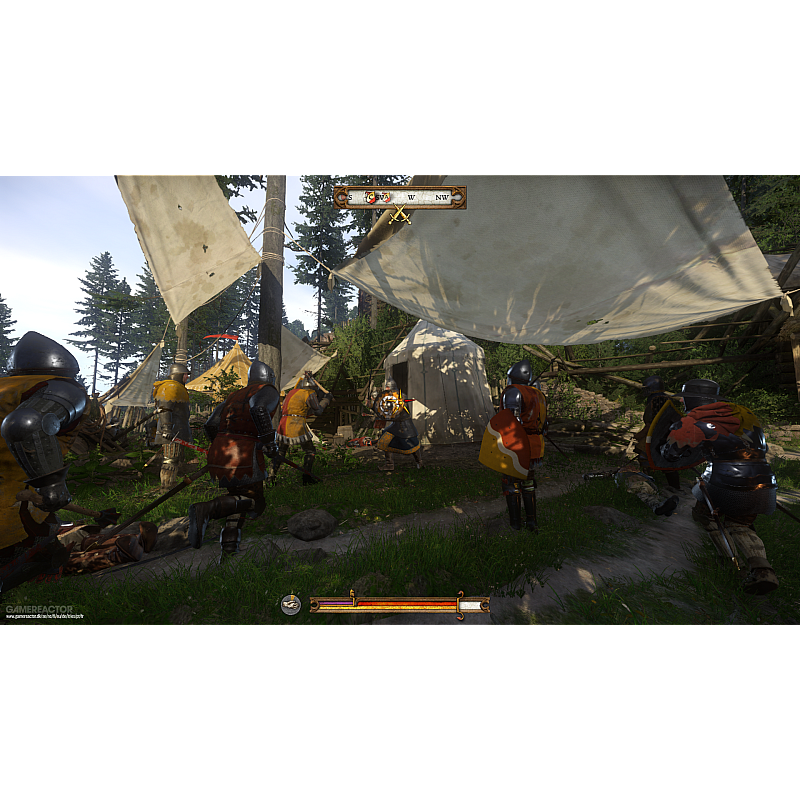Select the shield quest marker labeled C
800x800 pixels.
tap(371, 197)
